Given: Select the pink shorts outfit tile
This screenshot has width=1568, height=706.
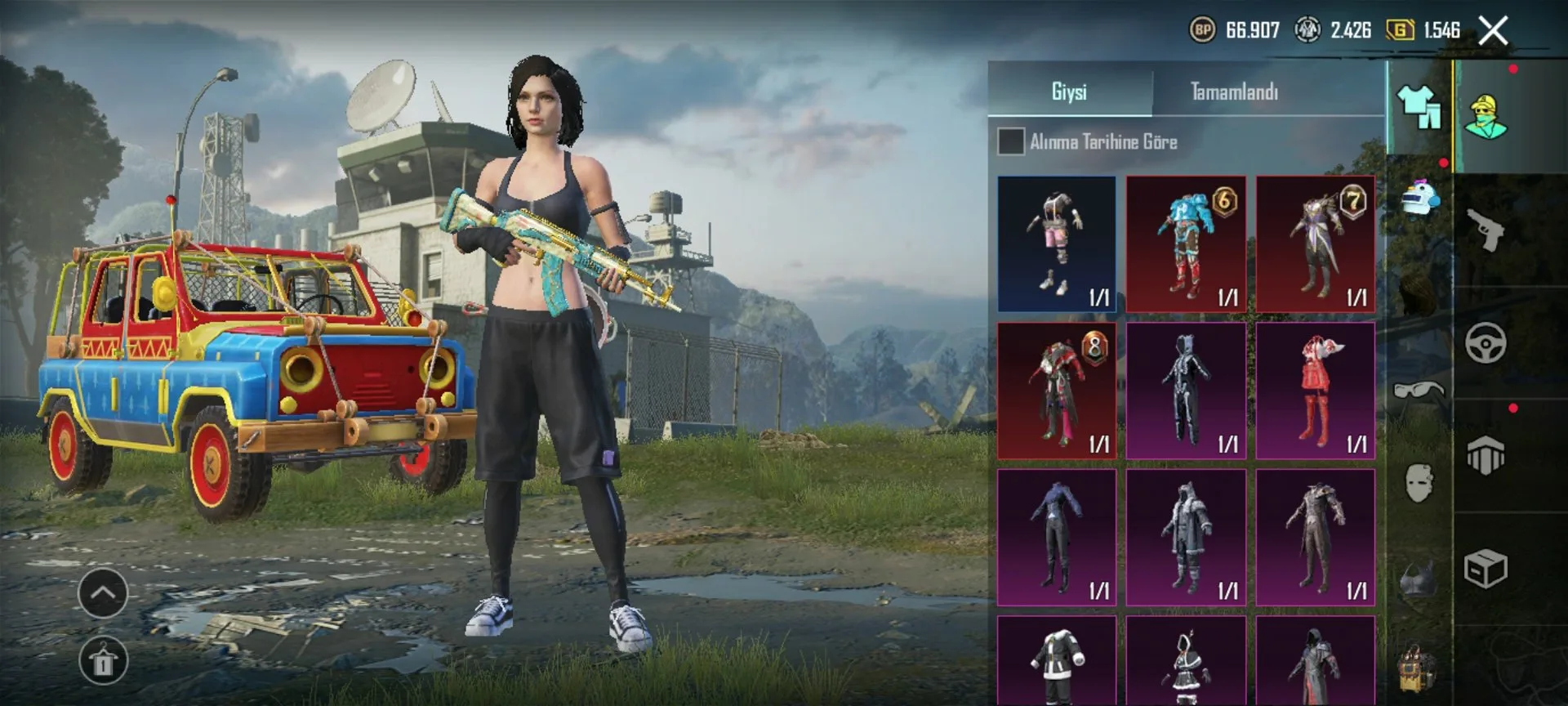Looking at the screenshot, I should [1056, 244].
